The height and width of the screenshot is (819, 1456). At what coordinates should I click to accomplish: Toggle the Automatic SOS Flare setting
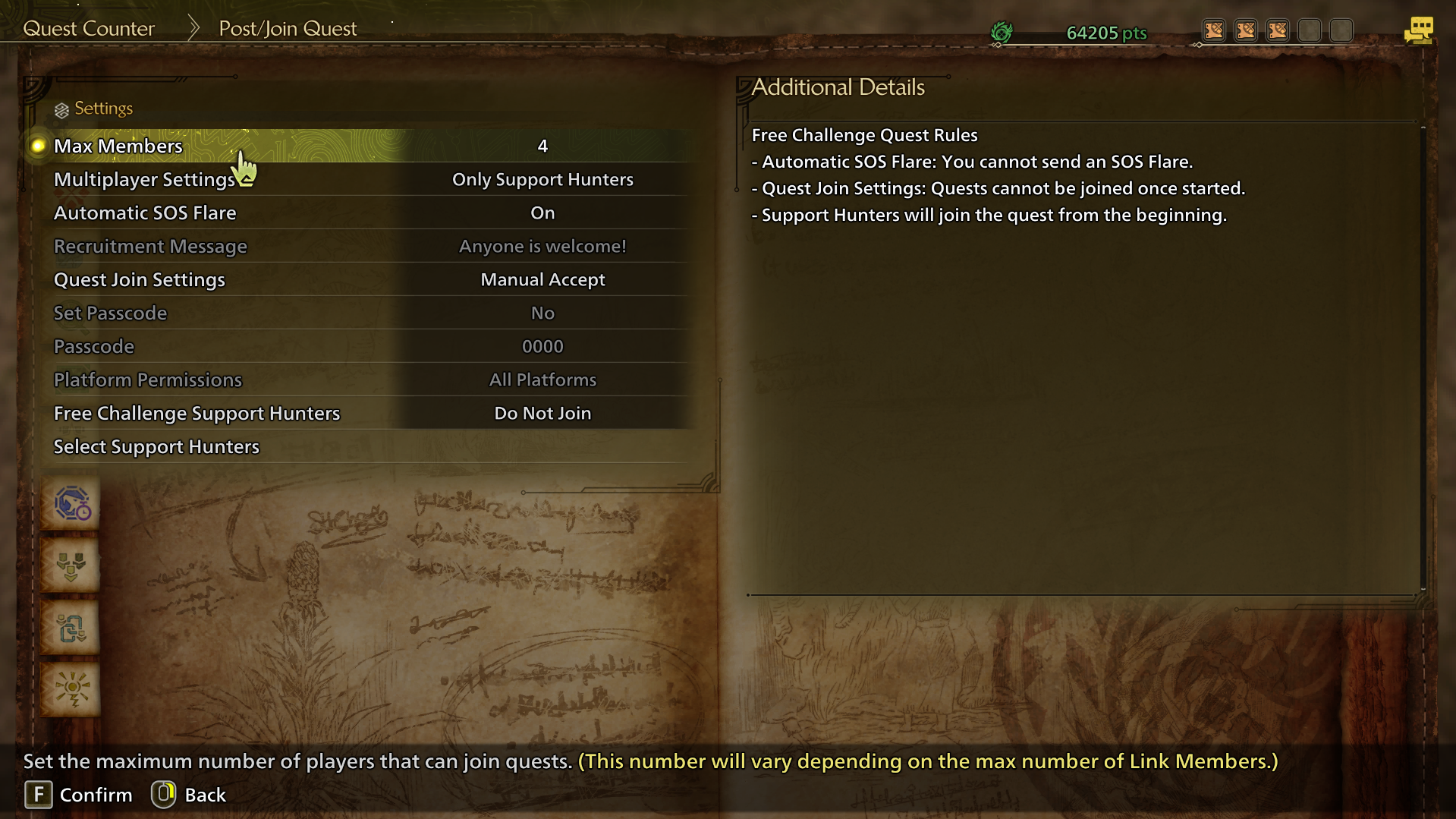pyautogui.click(x=364, y=213)
